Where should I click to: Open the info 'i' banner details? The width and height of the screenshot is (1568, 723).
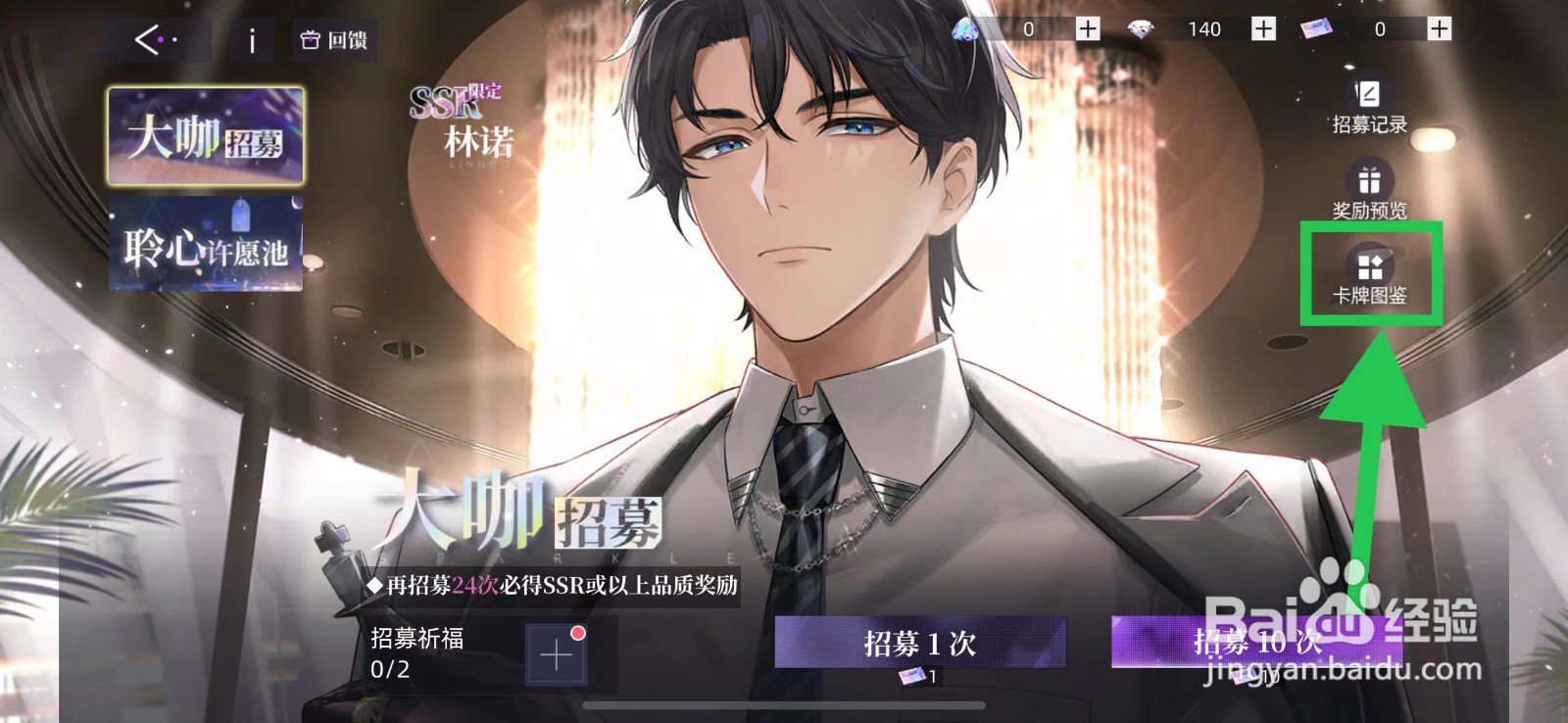coord(251,38)
